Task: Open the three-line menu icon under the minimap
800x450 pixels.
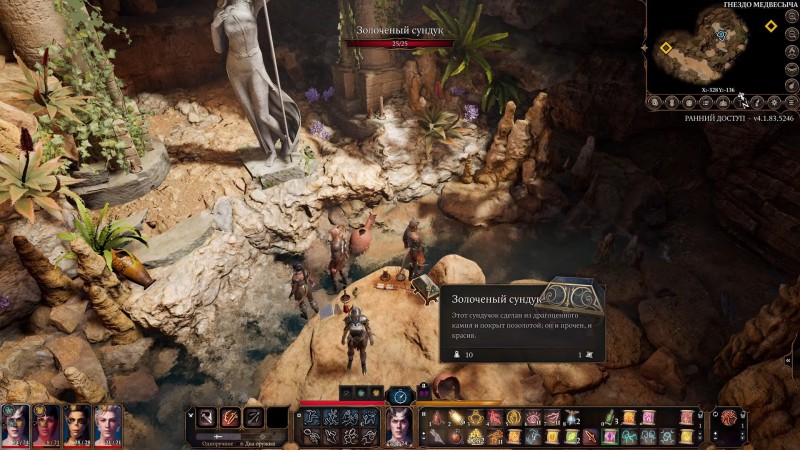Action: point(790,102)
